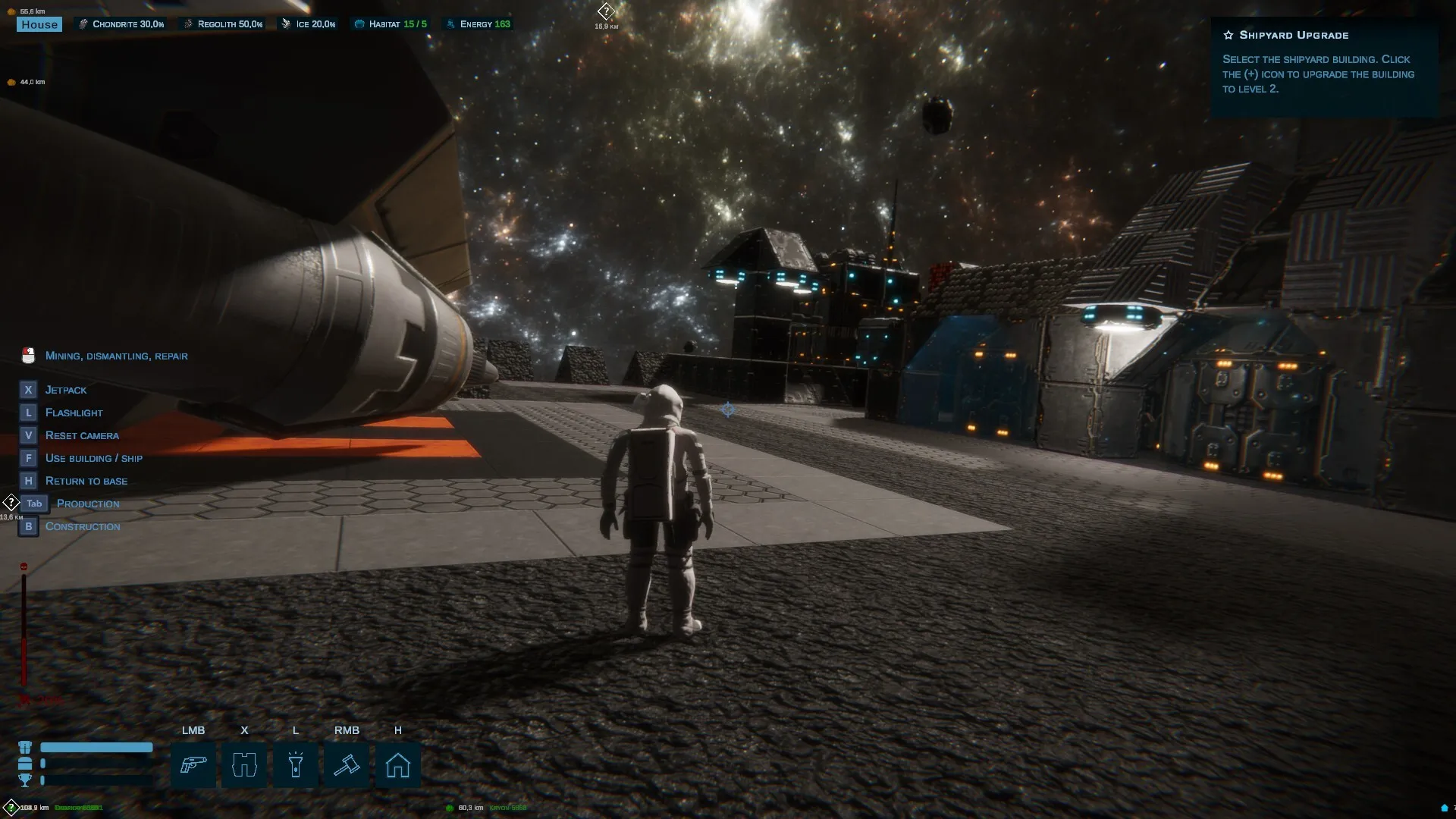
Task: Click the Chondrite resource indicator
Action: (x=121, y=24)
